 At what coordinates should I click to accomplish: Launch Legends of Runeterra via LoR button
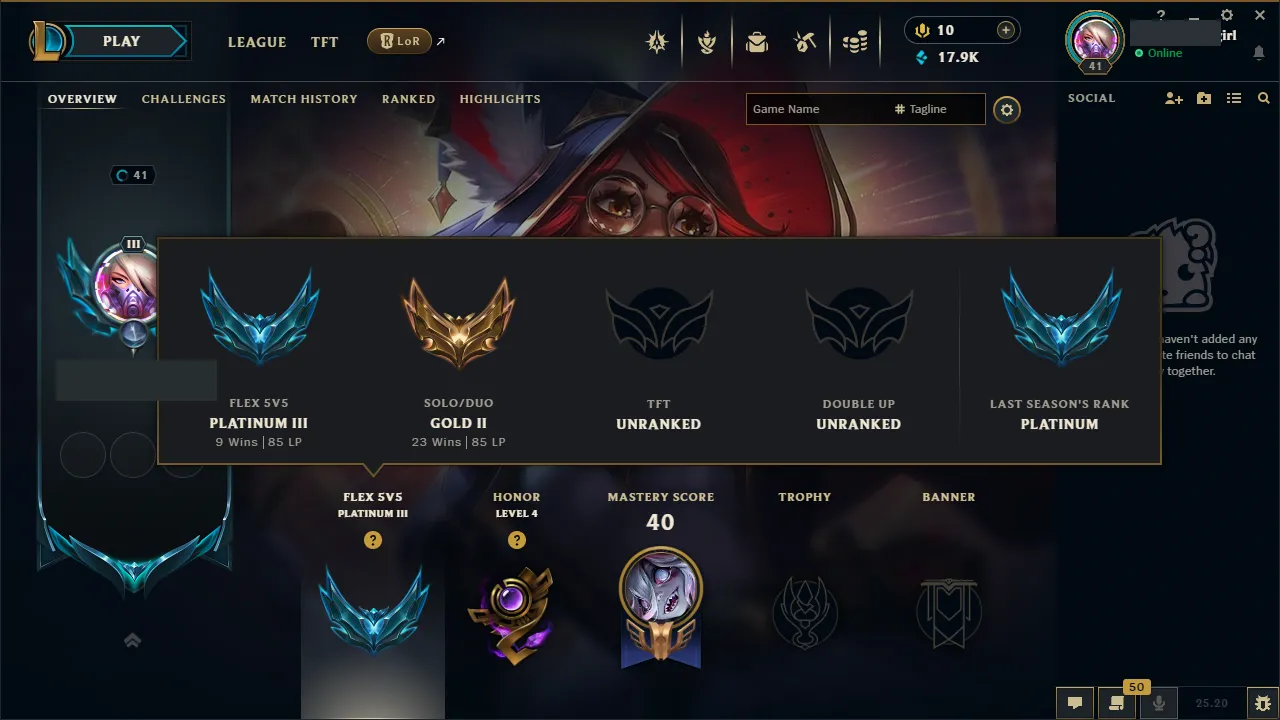click(400, 41)
